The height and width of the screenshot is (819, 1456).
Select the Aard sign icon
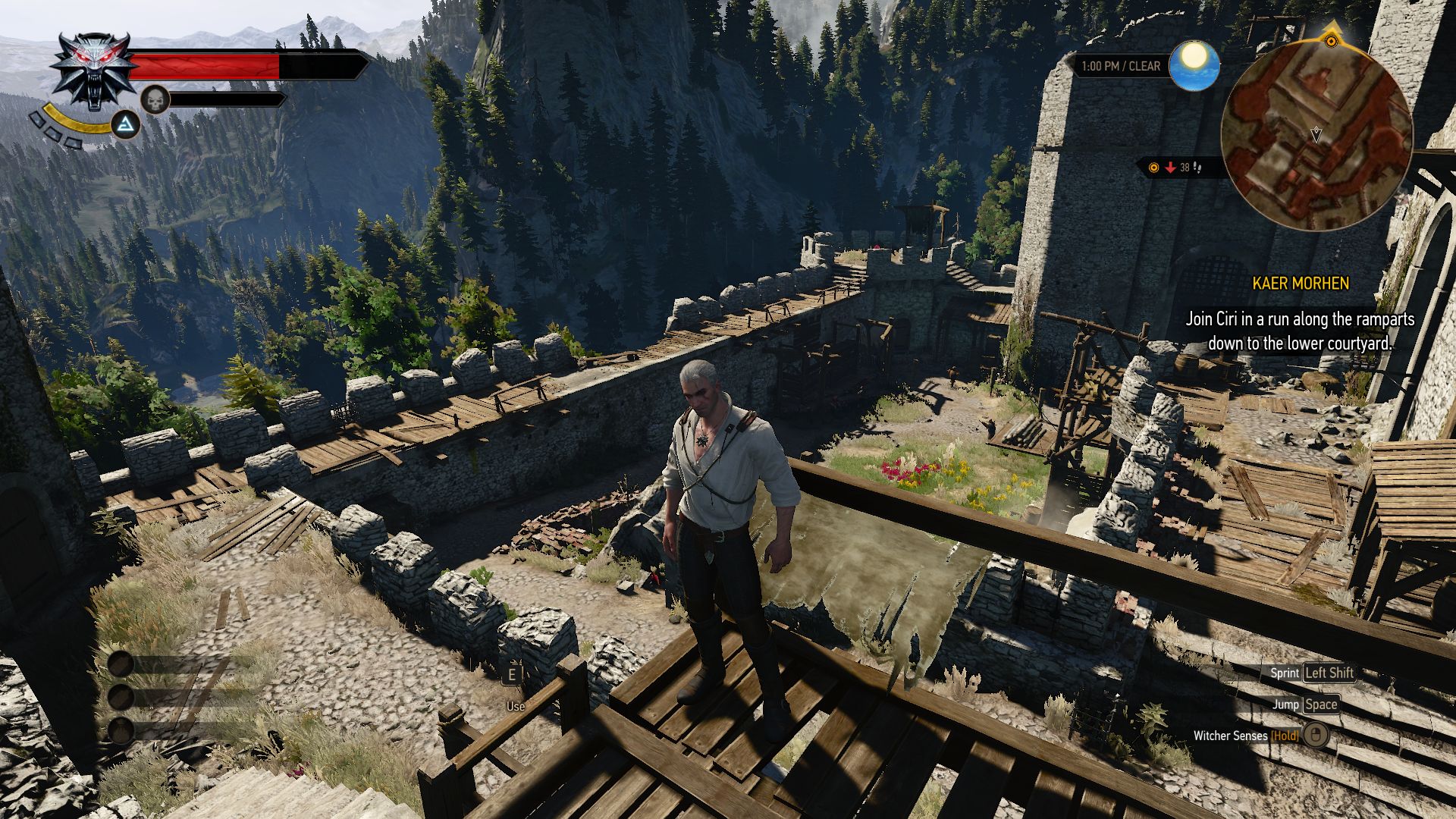[x=126, y=124]
